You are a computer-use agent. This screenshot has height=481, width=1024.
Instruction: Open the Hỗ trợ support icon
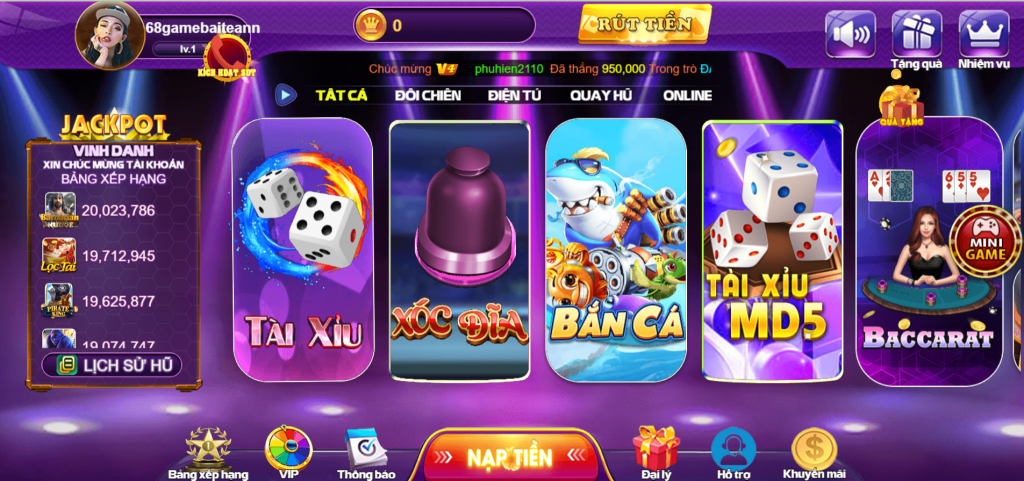(x=733, y=452)
